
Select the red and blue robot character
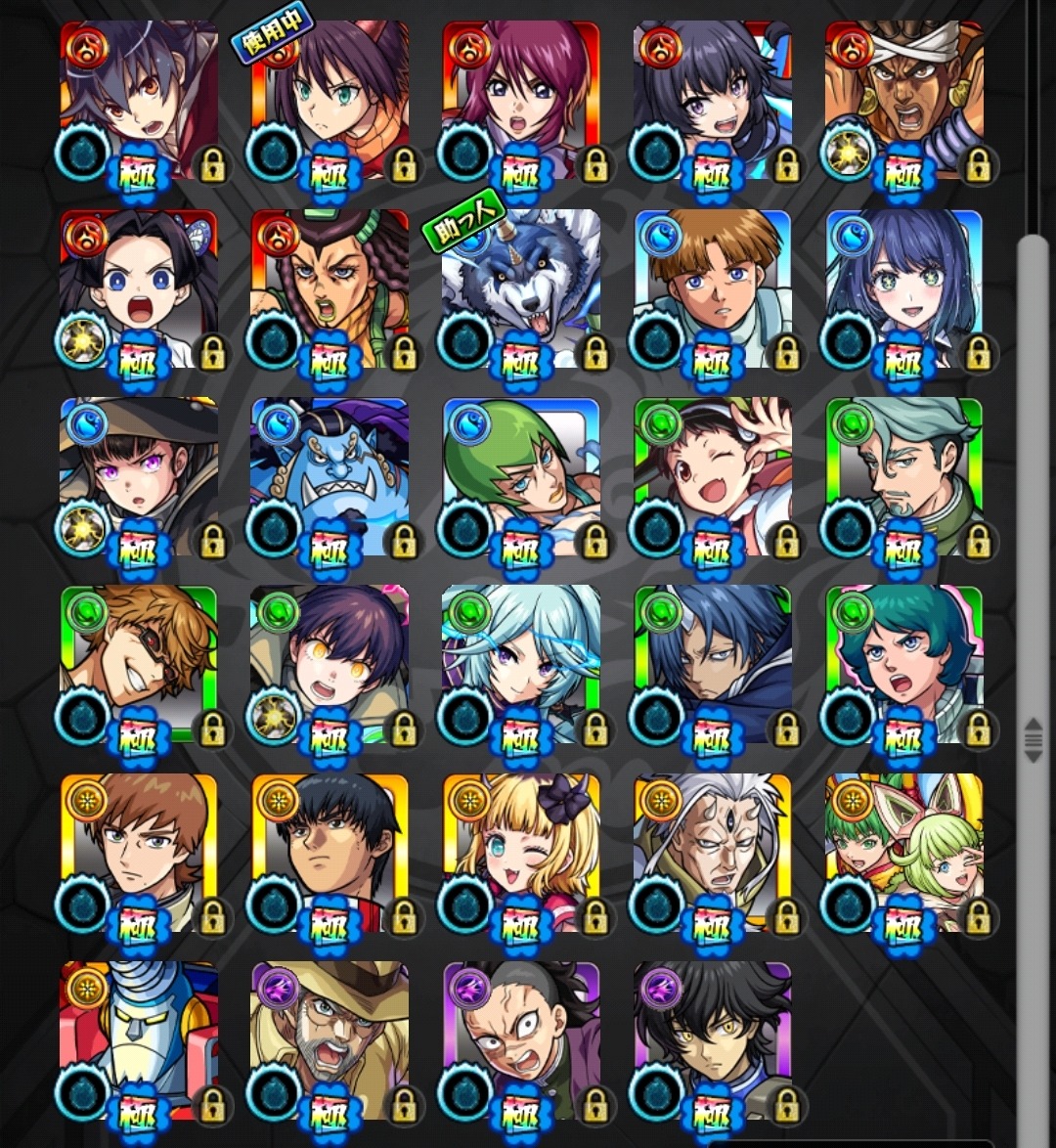[139, 1038]
